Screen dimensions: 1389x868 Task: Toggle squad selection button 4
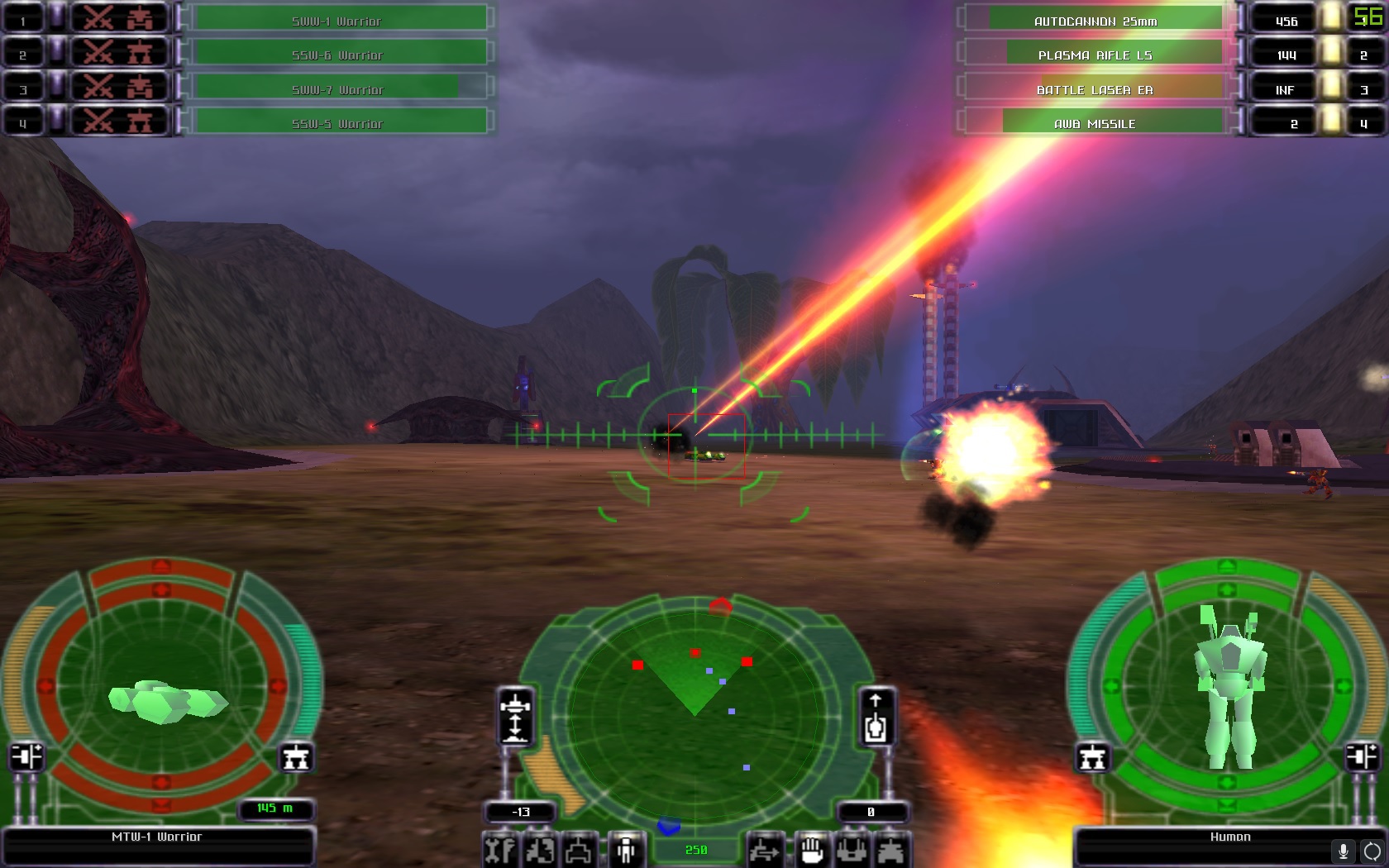coord(22,122)
